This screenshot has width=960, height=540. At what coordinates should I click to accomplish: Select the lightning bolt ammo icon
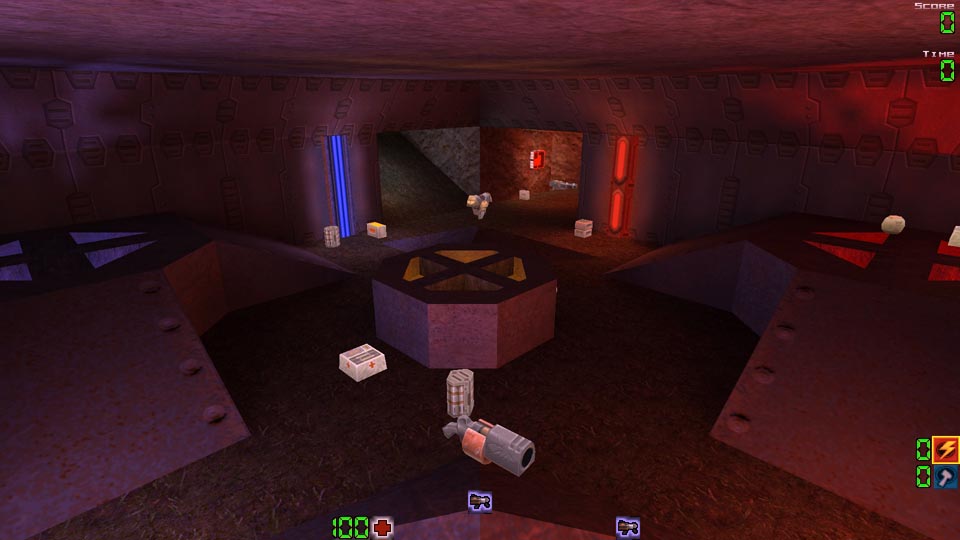point(945,450)
